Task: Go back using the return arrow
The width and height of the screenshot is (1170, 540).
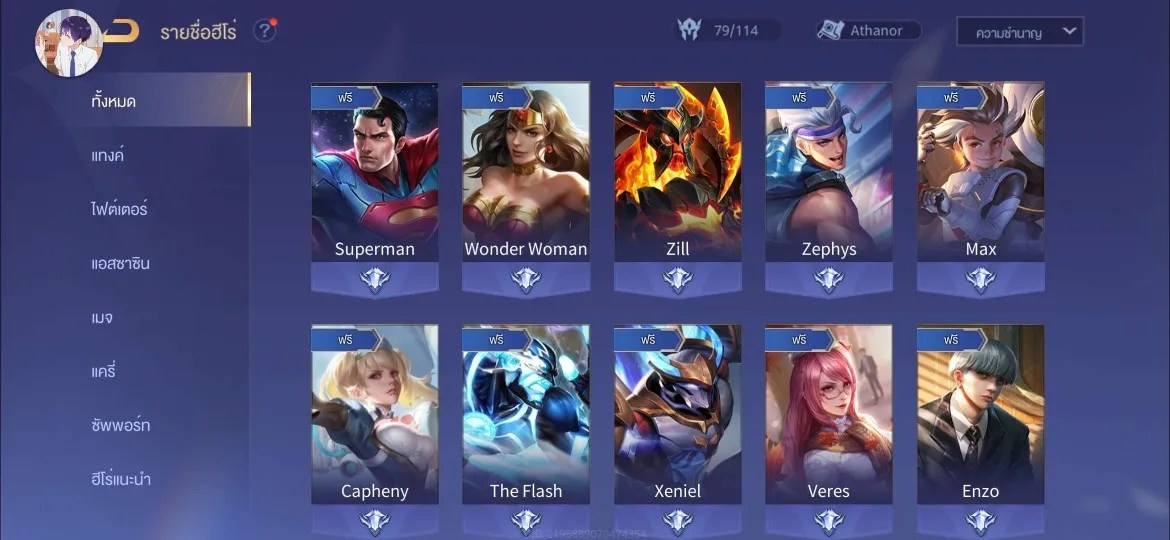Action: [x=122, y=31]
